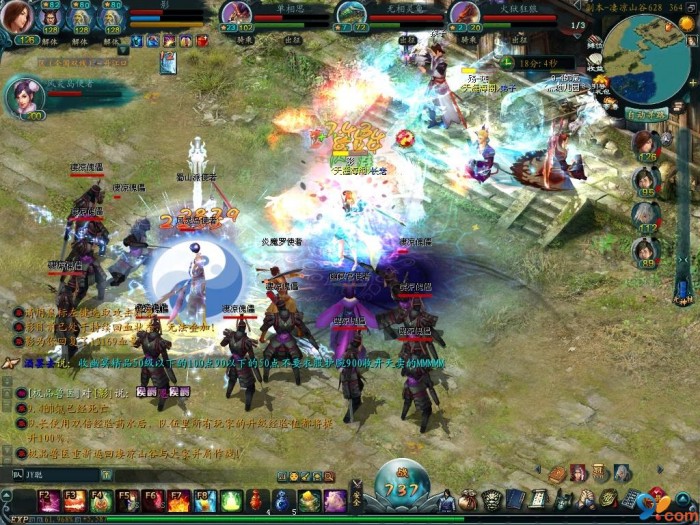Image resolution: width=700 pixels, height=525 pixels.
Task: Select the 单相思 pet portrait
Action: coord(236,14)
